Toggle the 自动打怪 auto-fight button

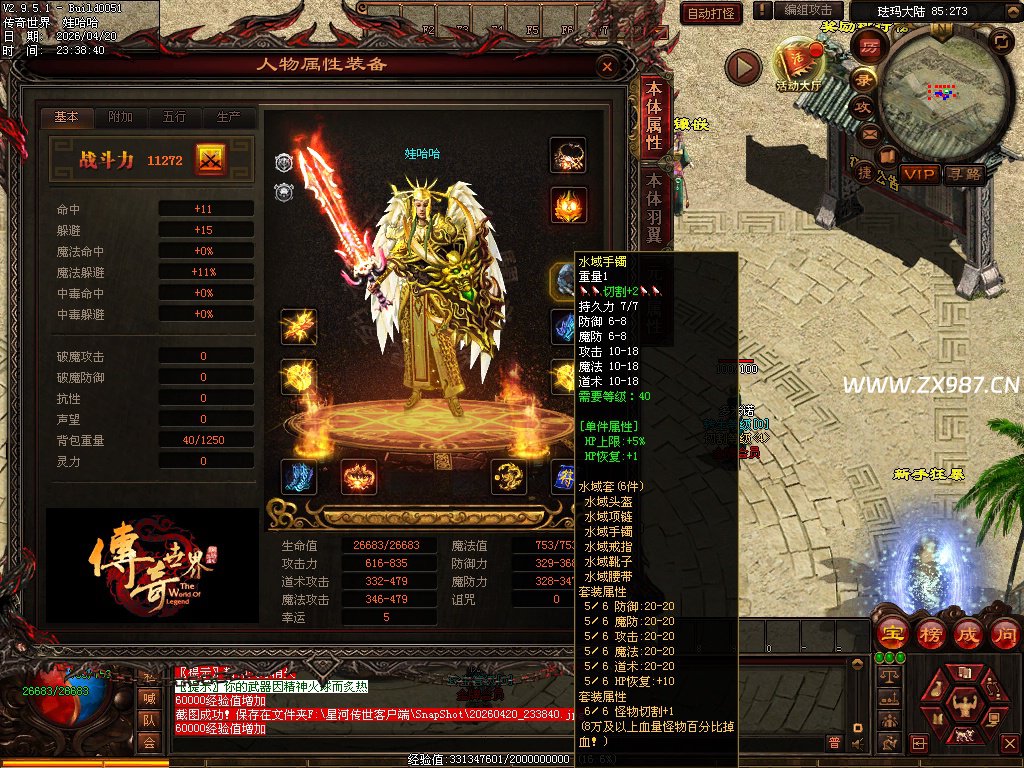point(711,13)
